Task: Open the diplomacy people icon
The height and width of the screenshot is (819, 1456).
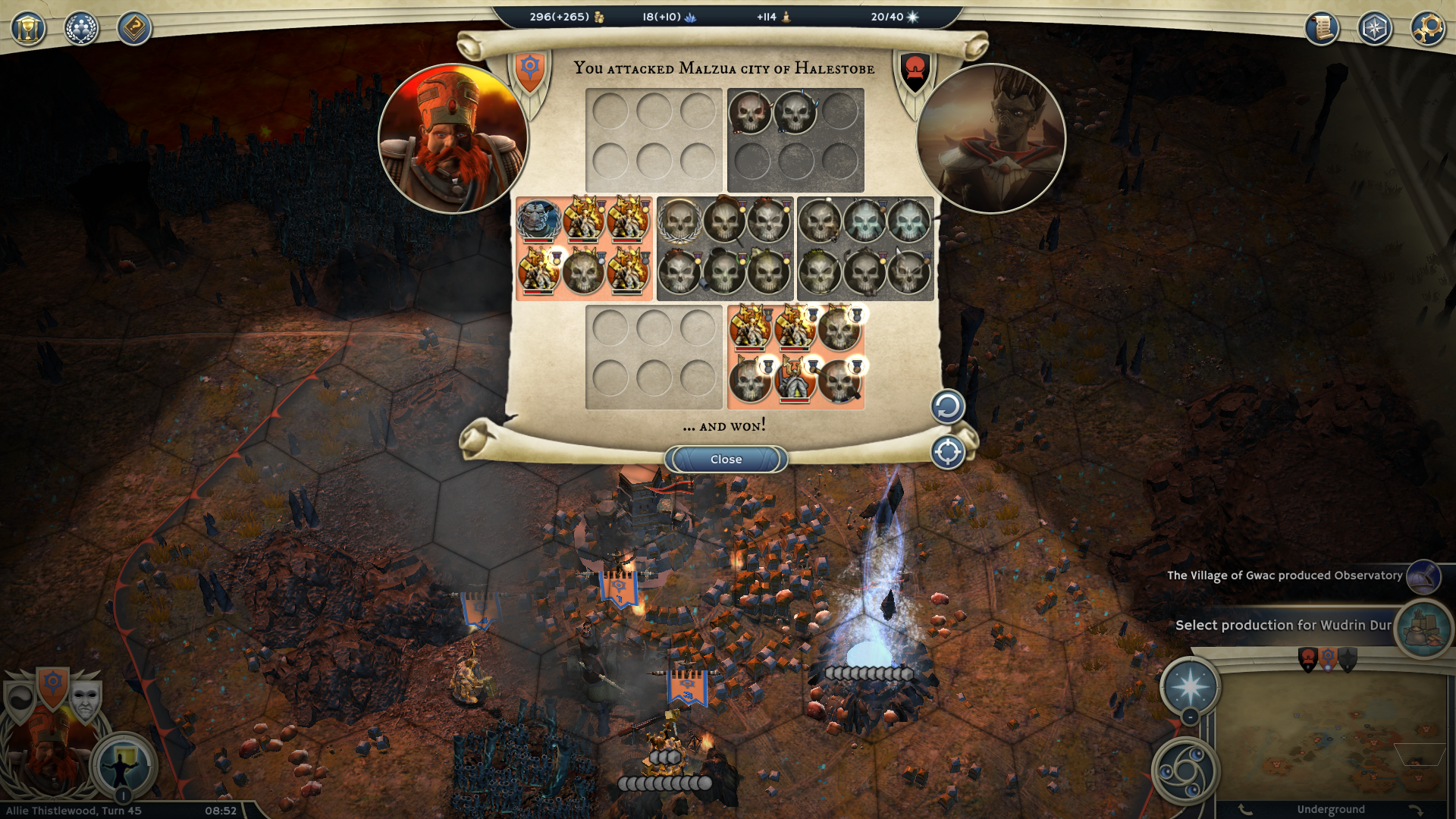Action: tap(81, 29)
